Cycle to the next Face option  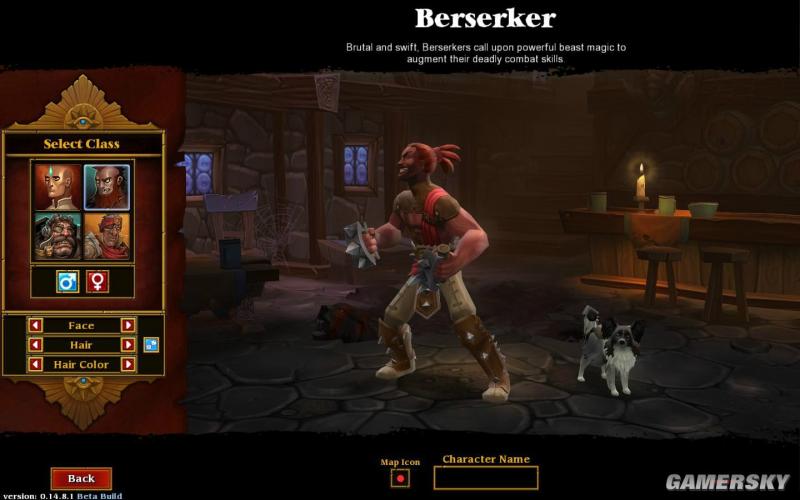tap(128, 325)
